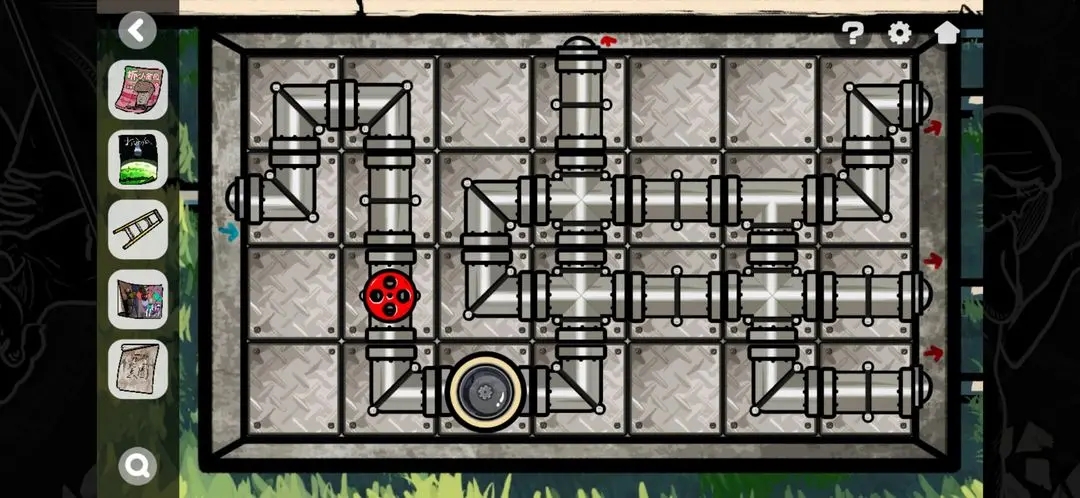This screenshot has width=1080, height=498.
Task: Return home with the house icon
Action: click(947, 32)
